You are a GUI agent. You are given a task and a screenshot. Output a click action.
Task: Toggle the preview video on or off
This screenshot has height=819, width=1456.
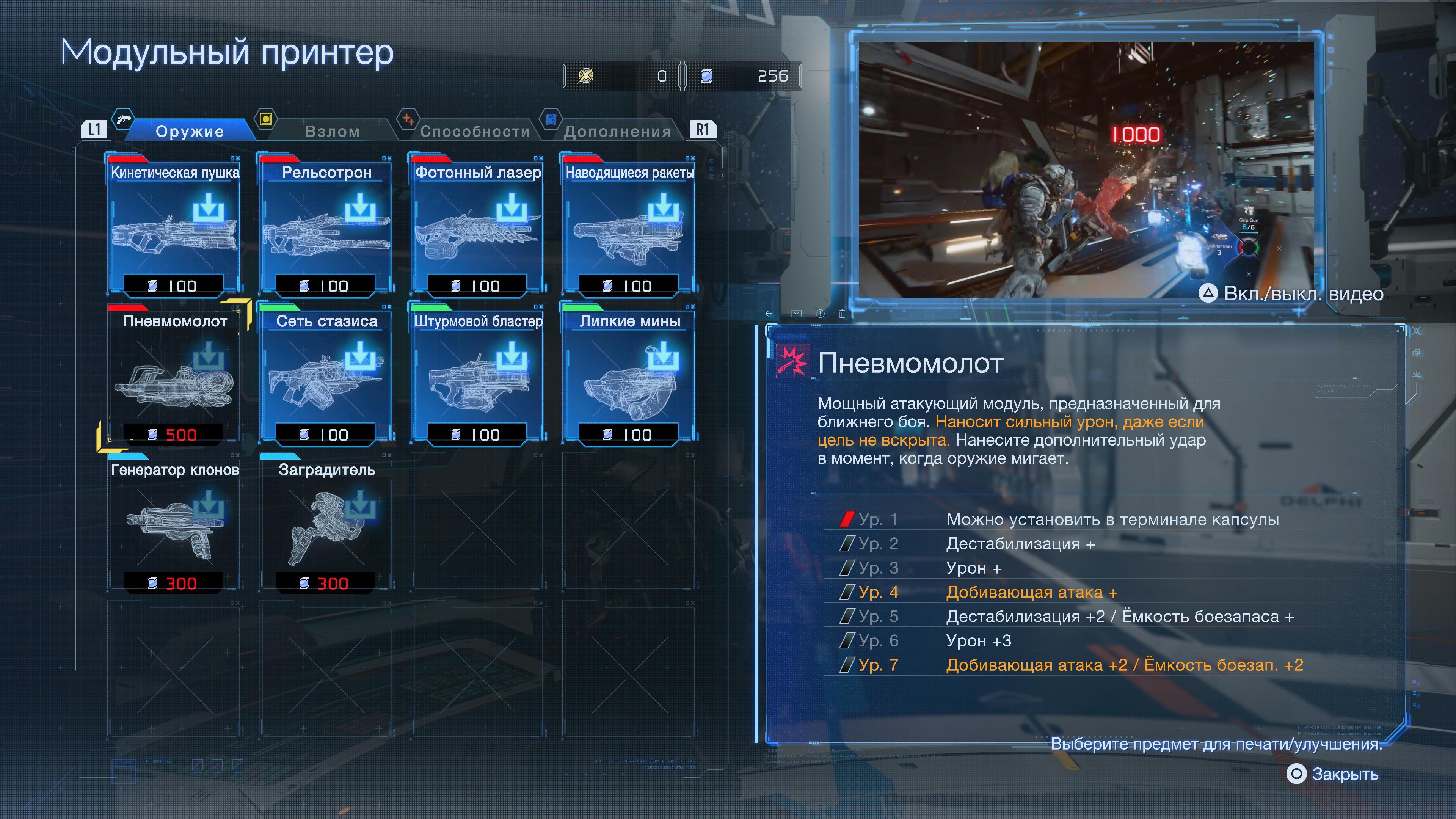point(1290,293)
